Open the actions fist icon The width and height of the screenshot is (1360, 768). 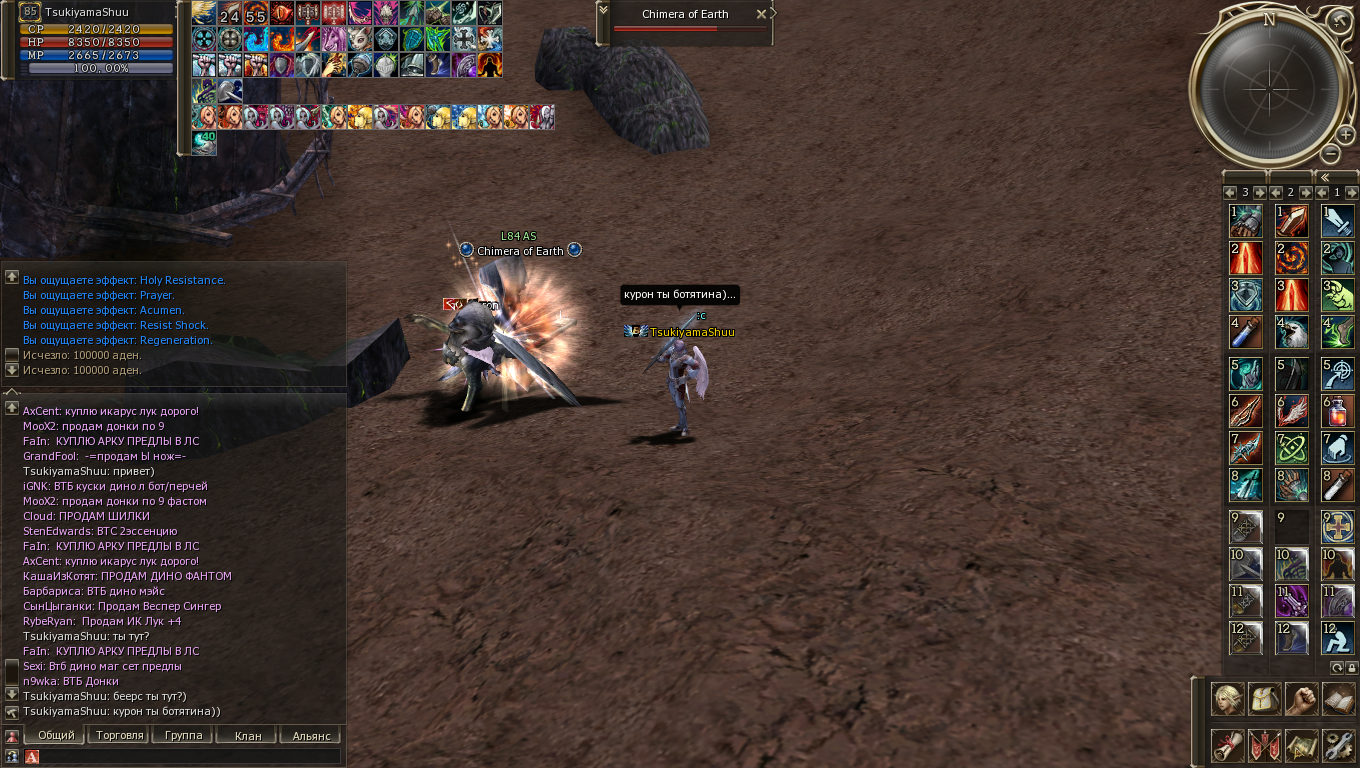pyautogui.click(x=1302, y=699)
